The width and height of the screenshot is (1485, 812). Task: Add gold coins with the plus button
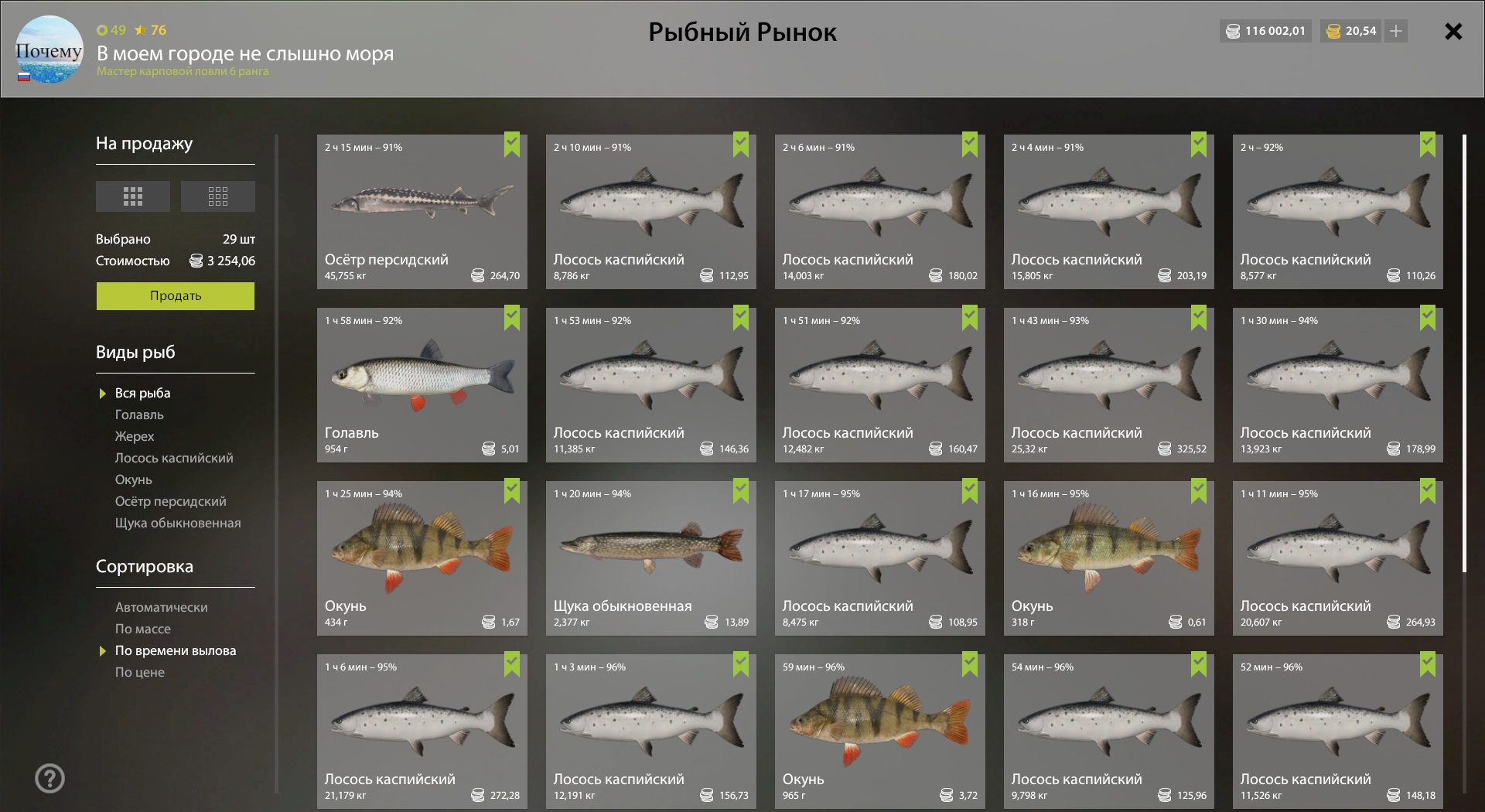(1396, 32)
